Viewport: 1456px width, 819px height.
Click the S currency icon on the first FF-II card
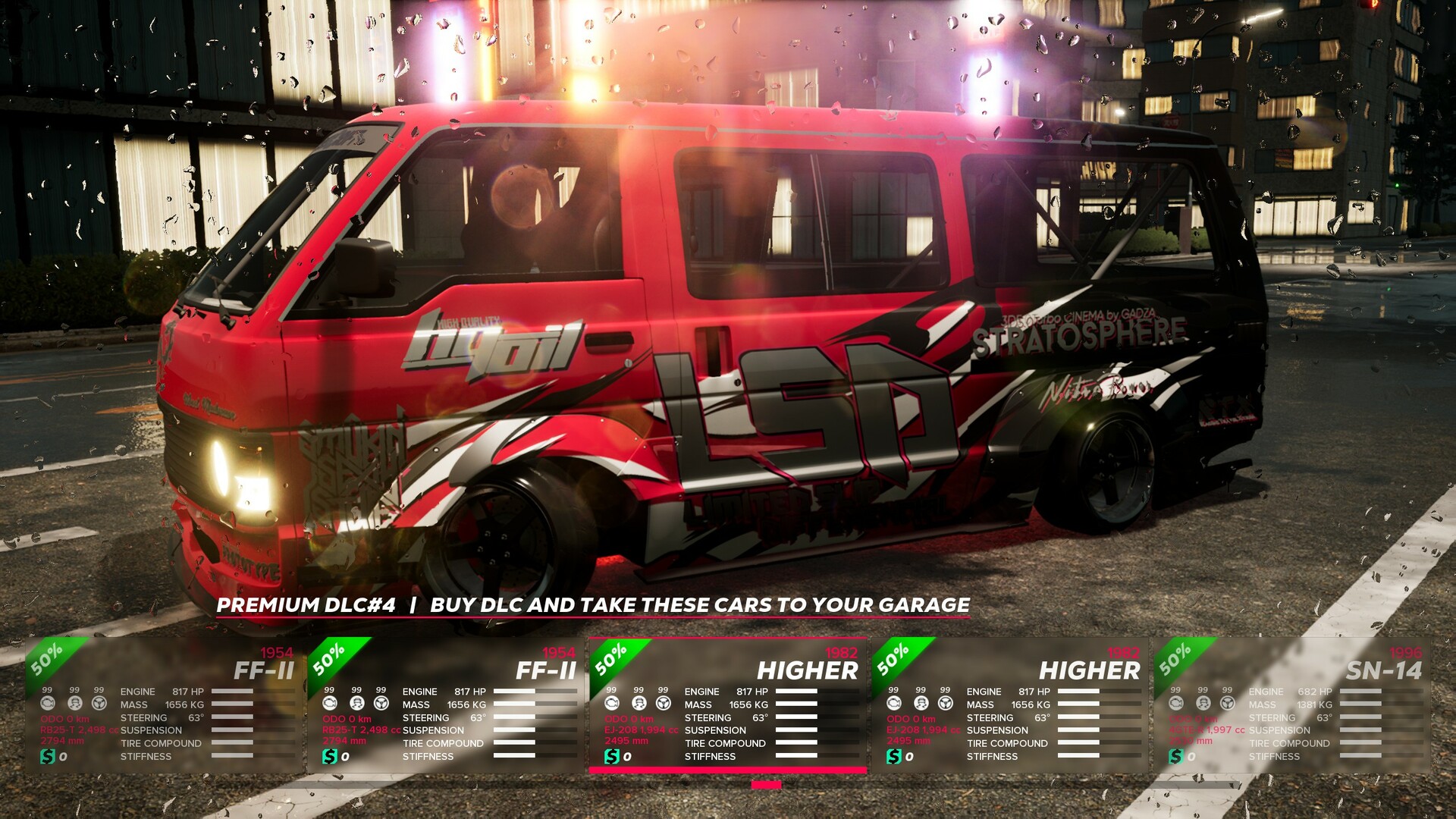pyautogui.click(x=48, y=756)
